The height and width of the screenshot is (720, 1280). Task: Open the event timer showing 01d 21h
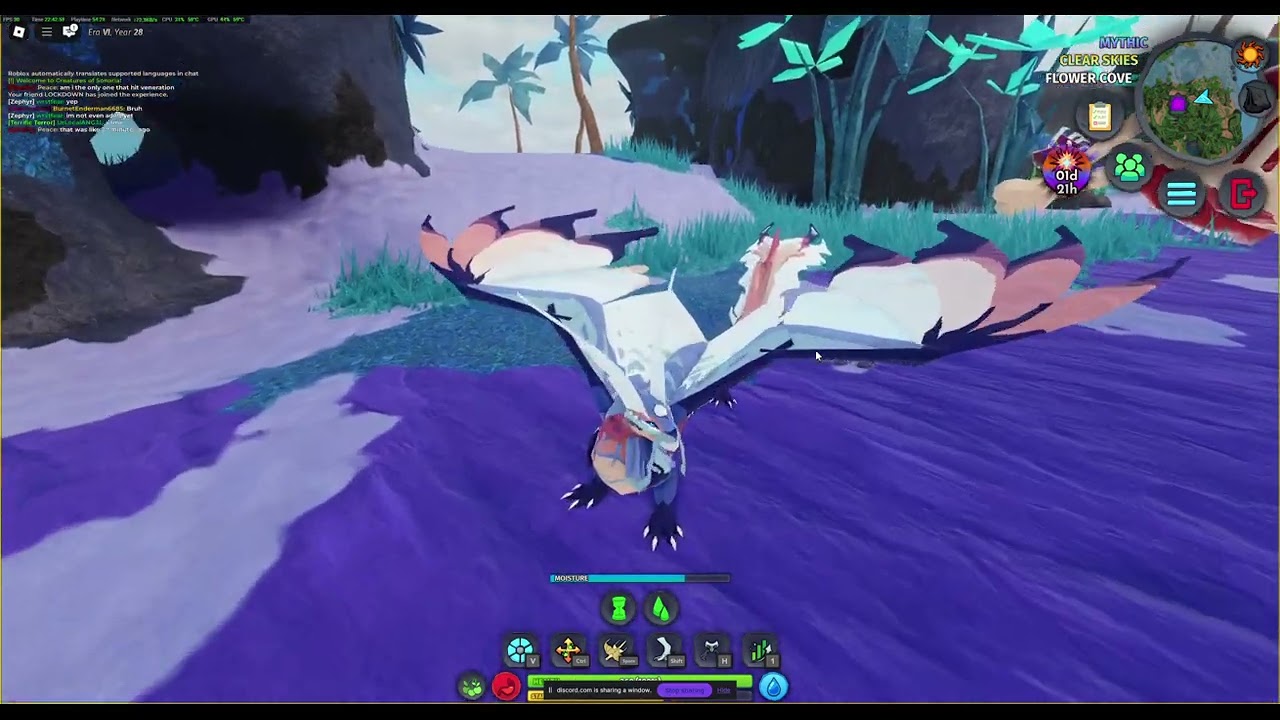1066,172
